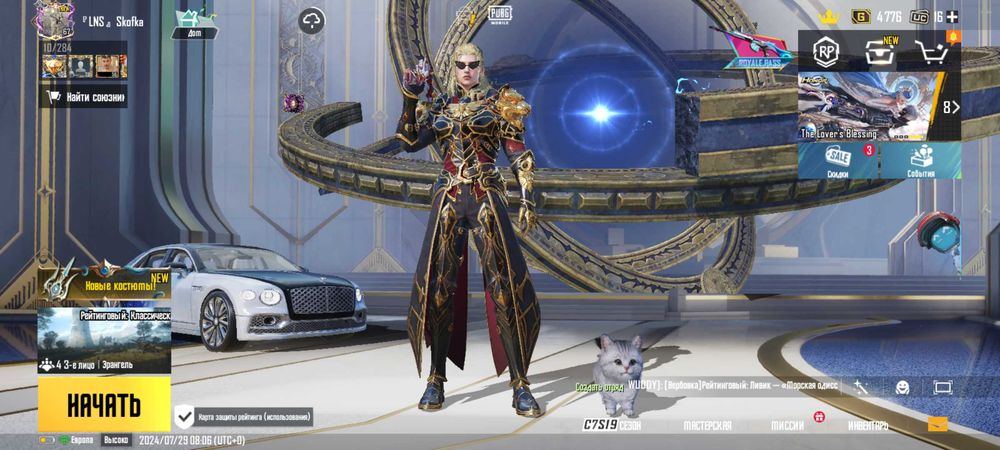The image size is (1000, 450).
Task: Start the match with the НАЧАТЬ button
Action: coord(104,405)
